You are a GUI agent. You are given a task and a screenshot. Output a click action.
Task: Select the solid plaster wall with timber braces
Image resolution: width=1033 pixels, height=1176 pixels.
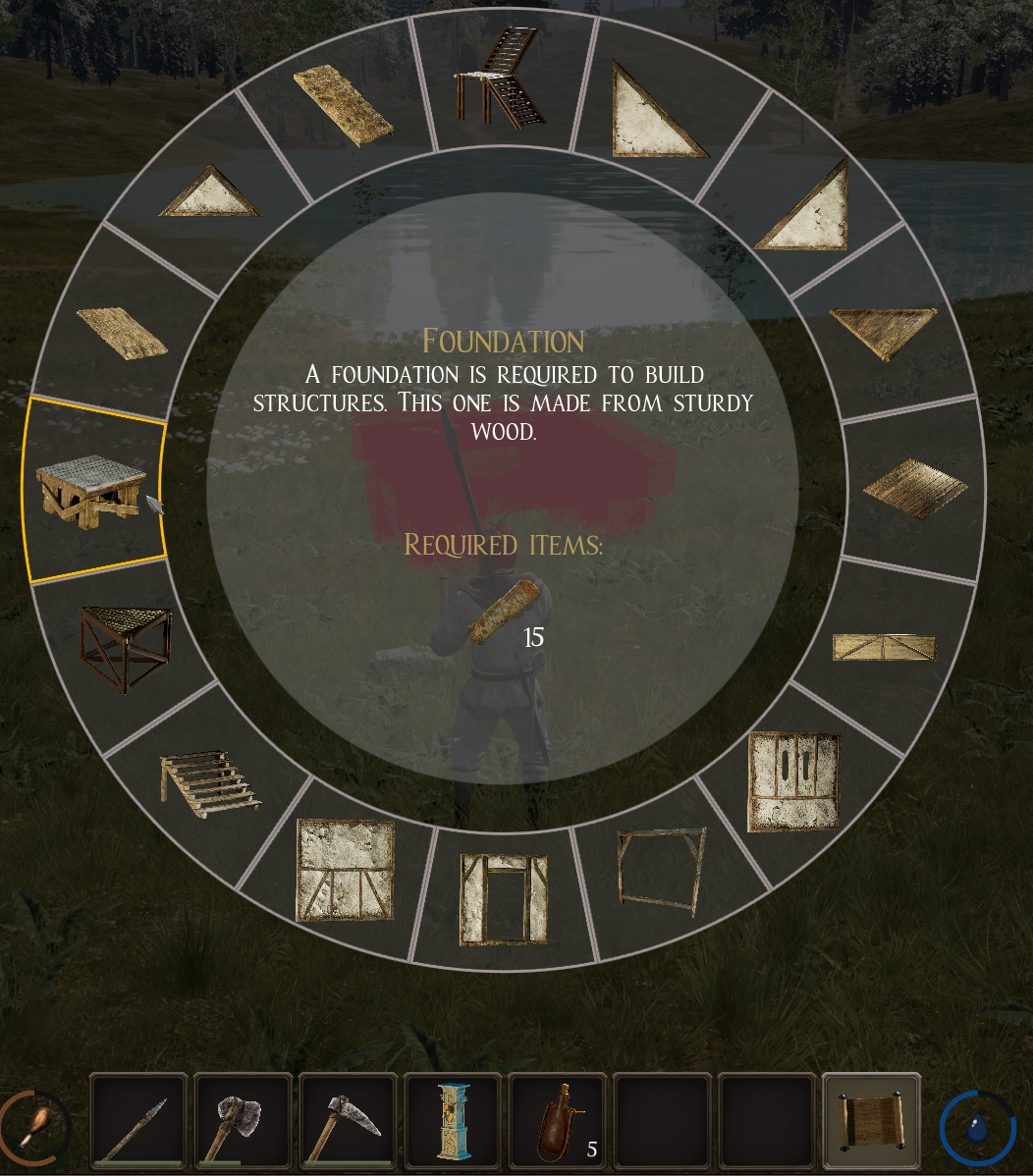coord(345,870)
